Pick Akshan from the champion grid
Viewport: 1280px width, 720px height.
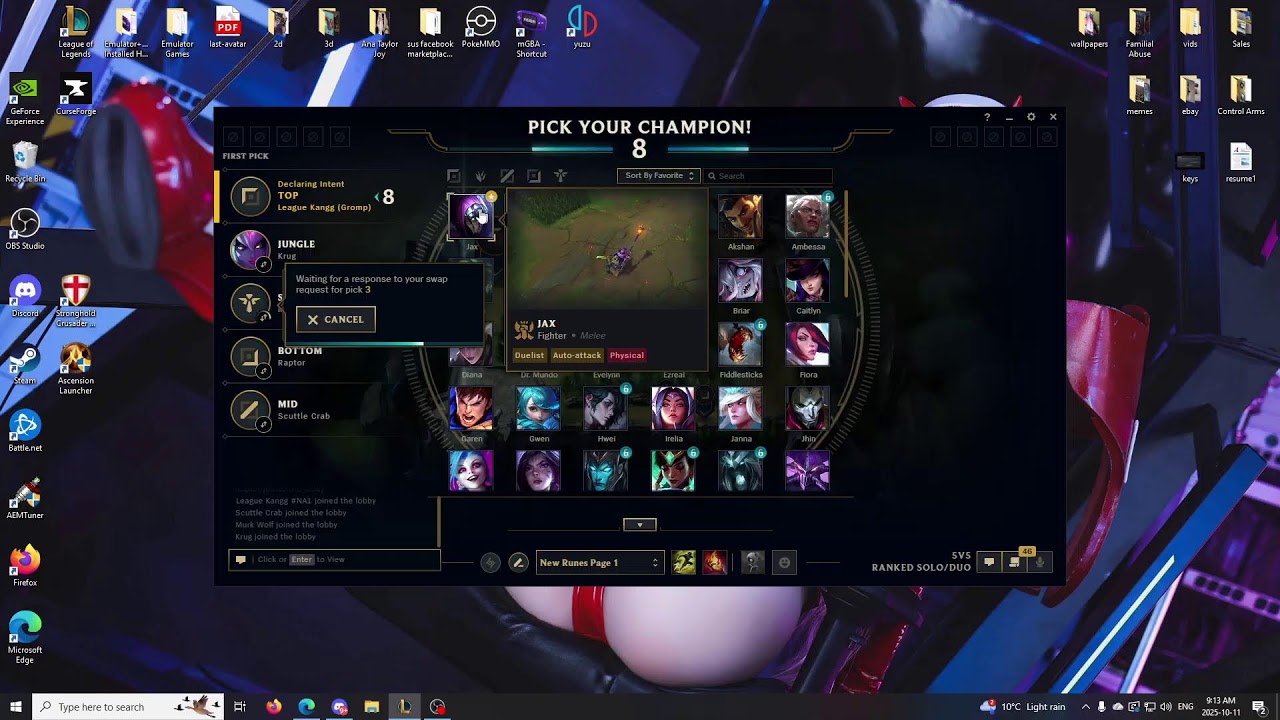coord(741,217)
